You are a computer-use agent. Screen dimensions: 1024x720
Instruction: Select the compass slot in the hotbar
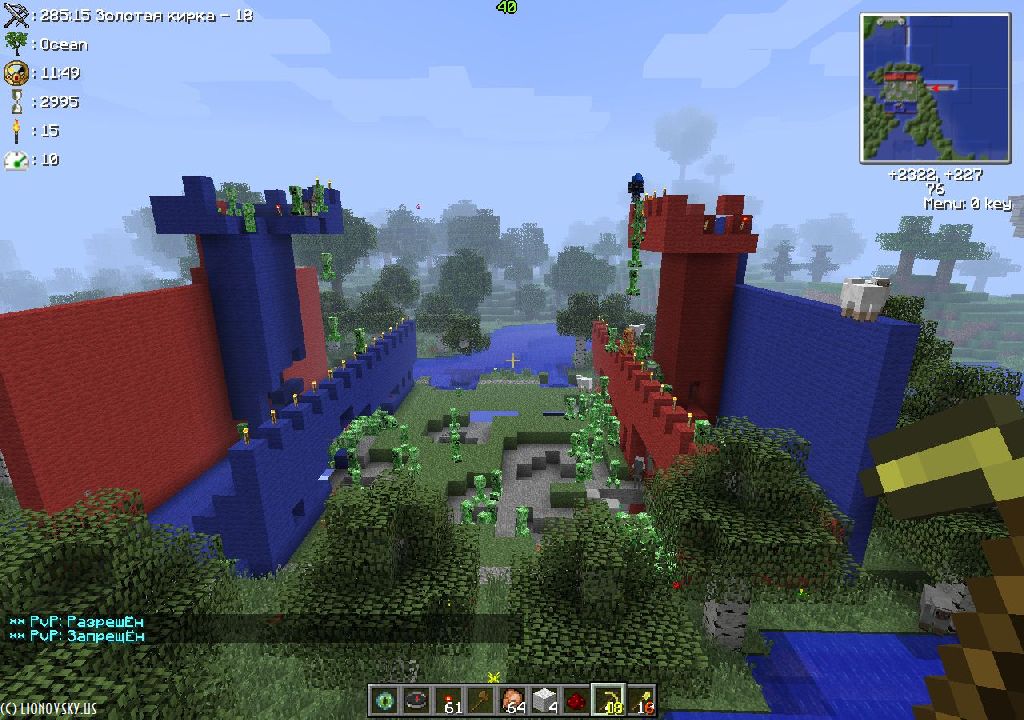pyautogui.click(x=417, y=700)
